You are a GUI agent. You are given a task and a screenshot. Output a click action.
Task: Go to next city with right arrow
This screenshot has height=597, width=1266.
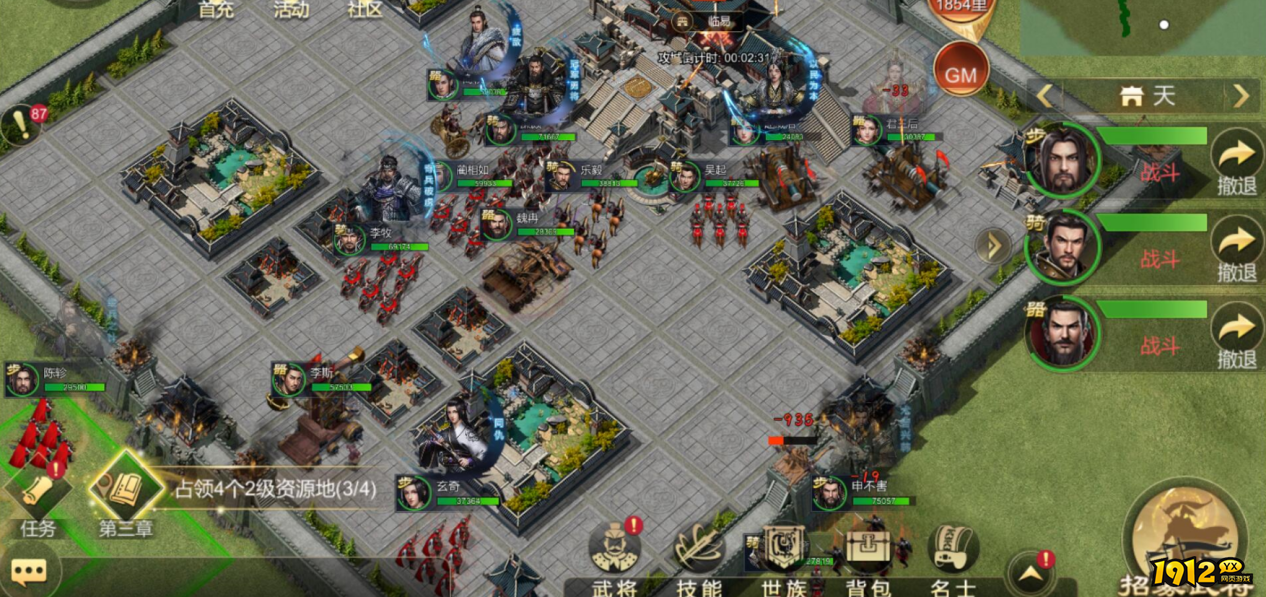1241,96
